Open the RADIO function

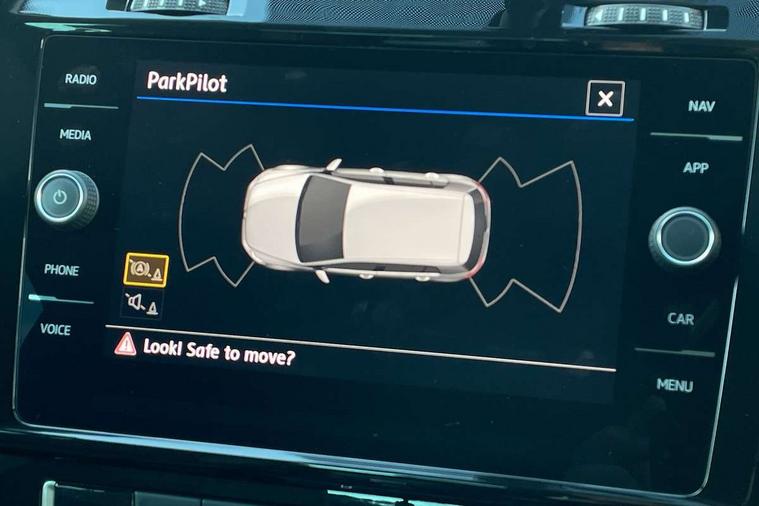(80, 79)
